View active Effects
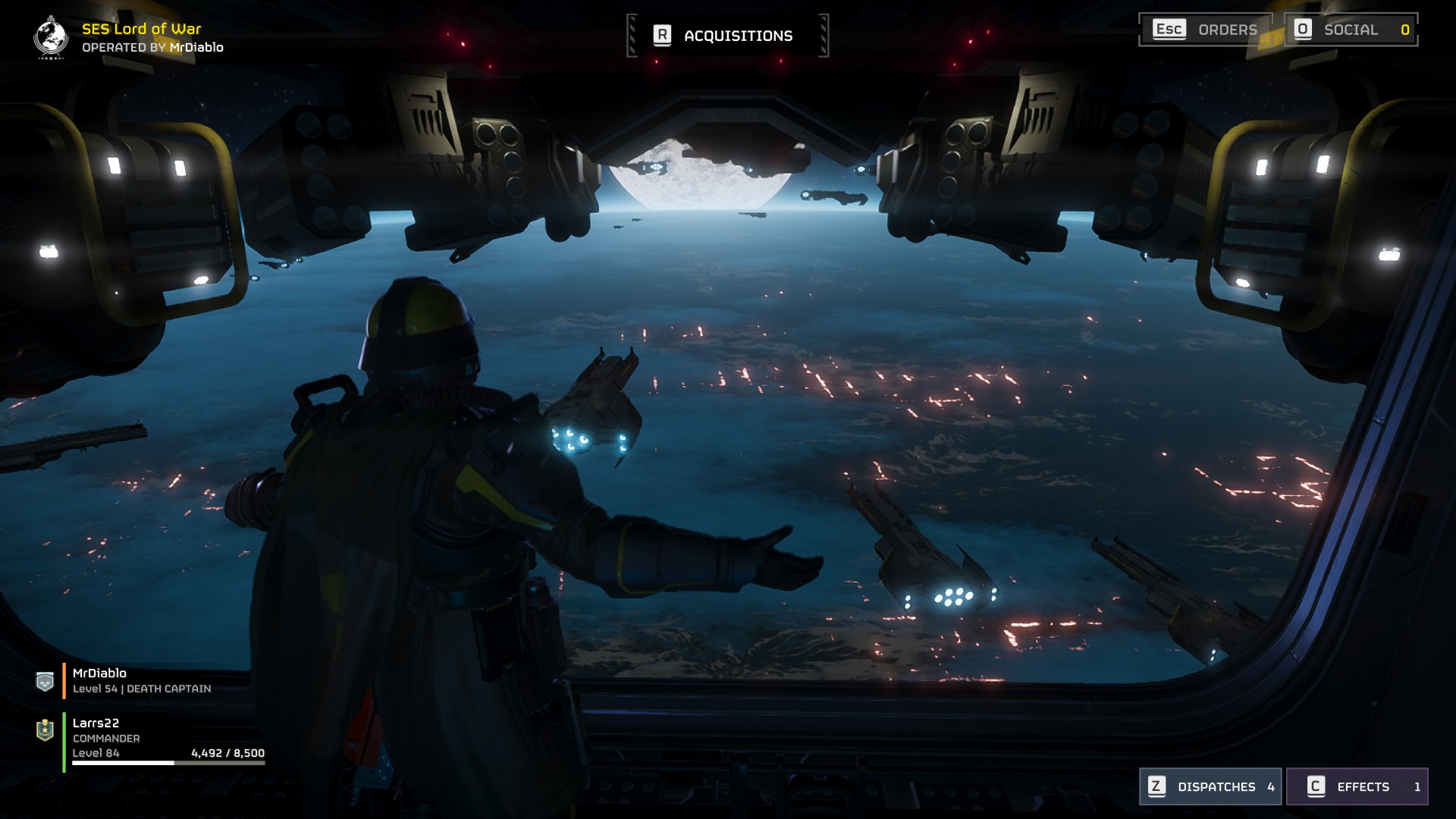Image resolution: width=1456 pixels, height=819 pixels. [x=1357, y=786]
